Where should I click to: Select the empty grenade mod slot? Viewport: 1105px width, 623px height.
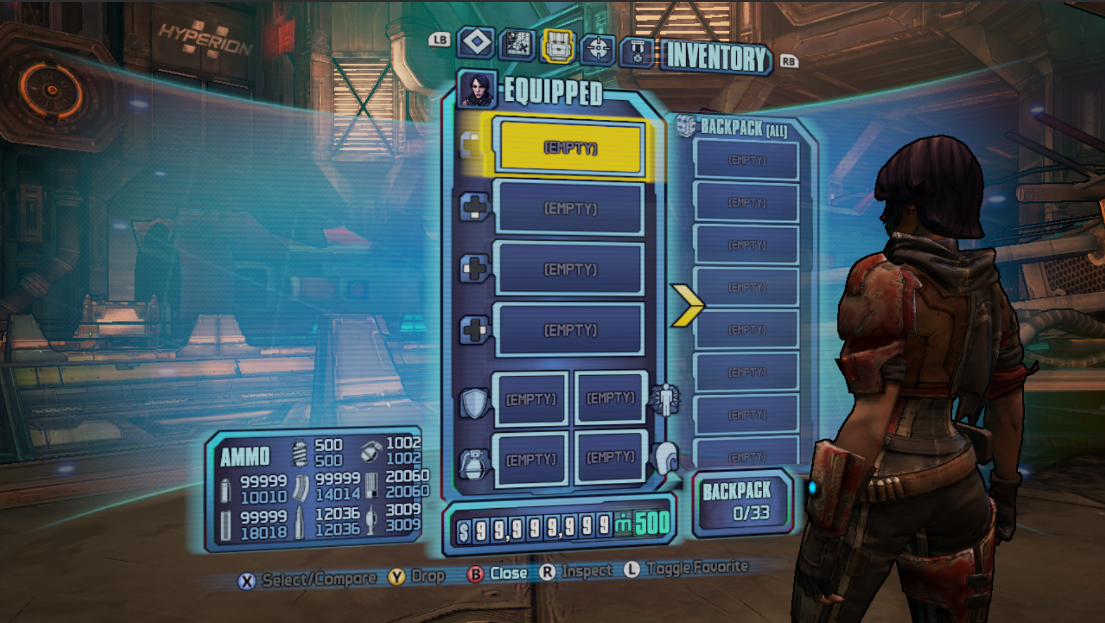[x=530, y=459]
